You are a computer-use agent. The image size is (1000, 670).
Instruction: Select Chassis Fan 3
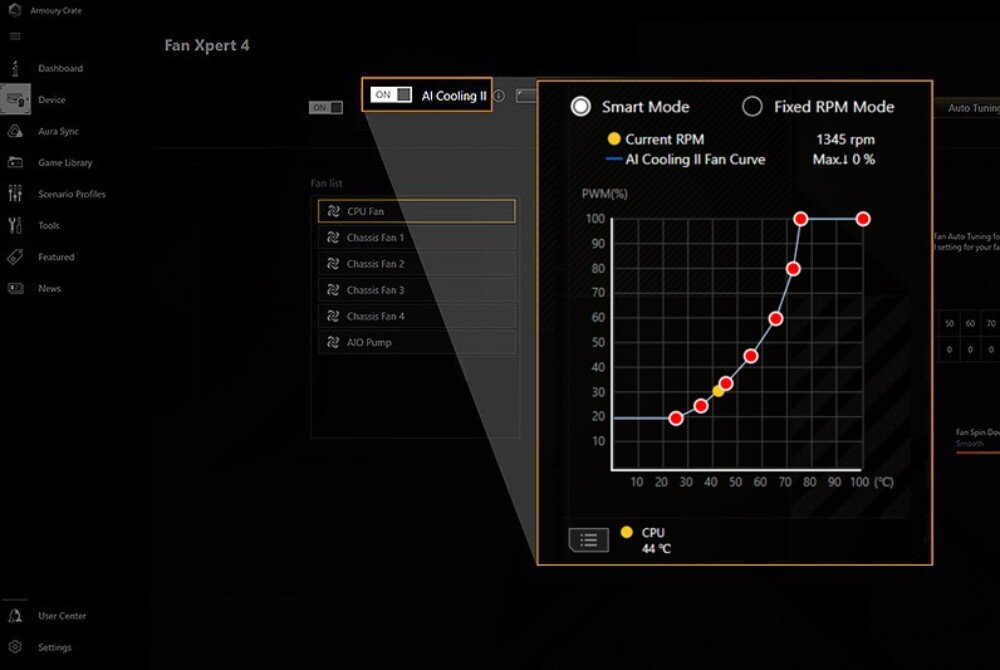click(416, 290)
